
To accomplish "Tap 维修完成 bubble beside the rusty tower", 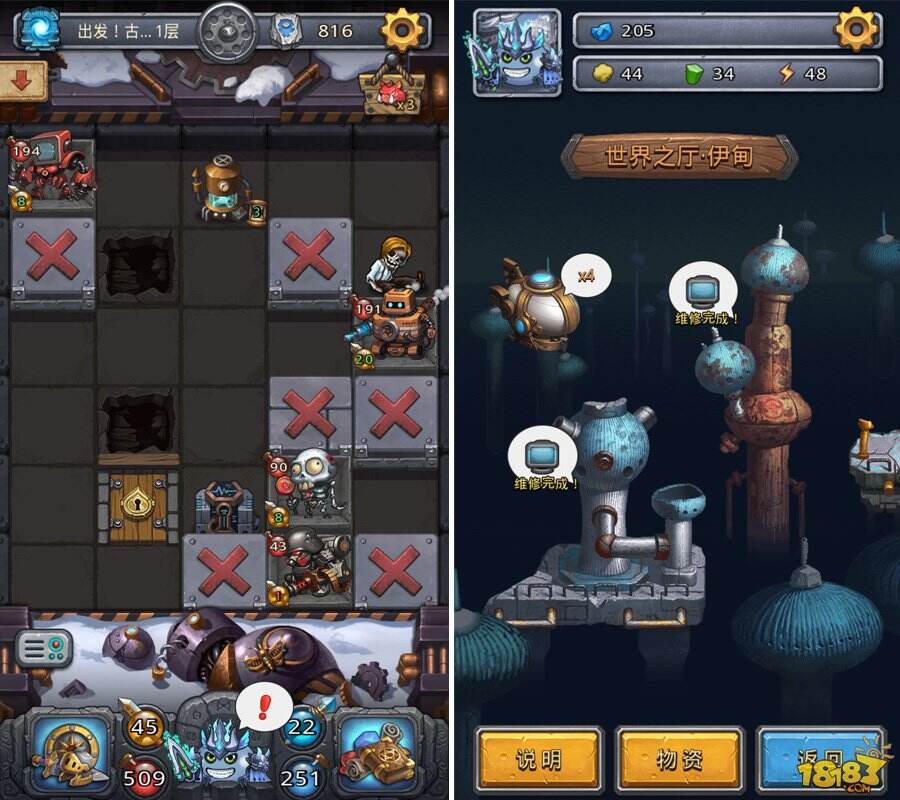I will 705,294.
